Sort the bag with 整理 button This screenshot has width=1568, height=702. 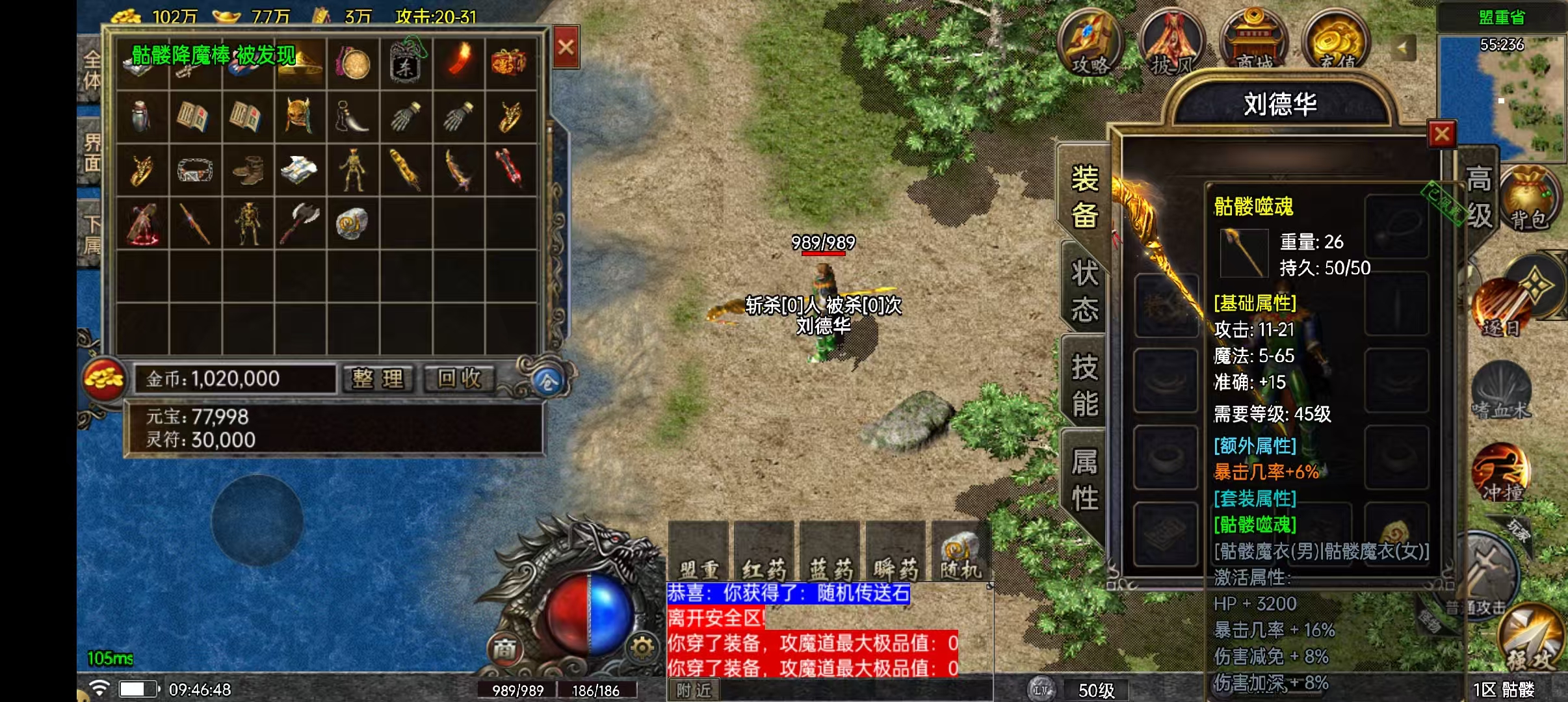click(378, 378)
